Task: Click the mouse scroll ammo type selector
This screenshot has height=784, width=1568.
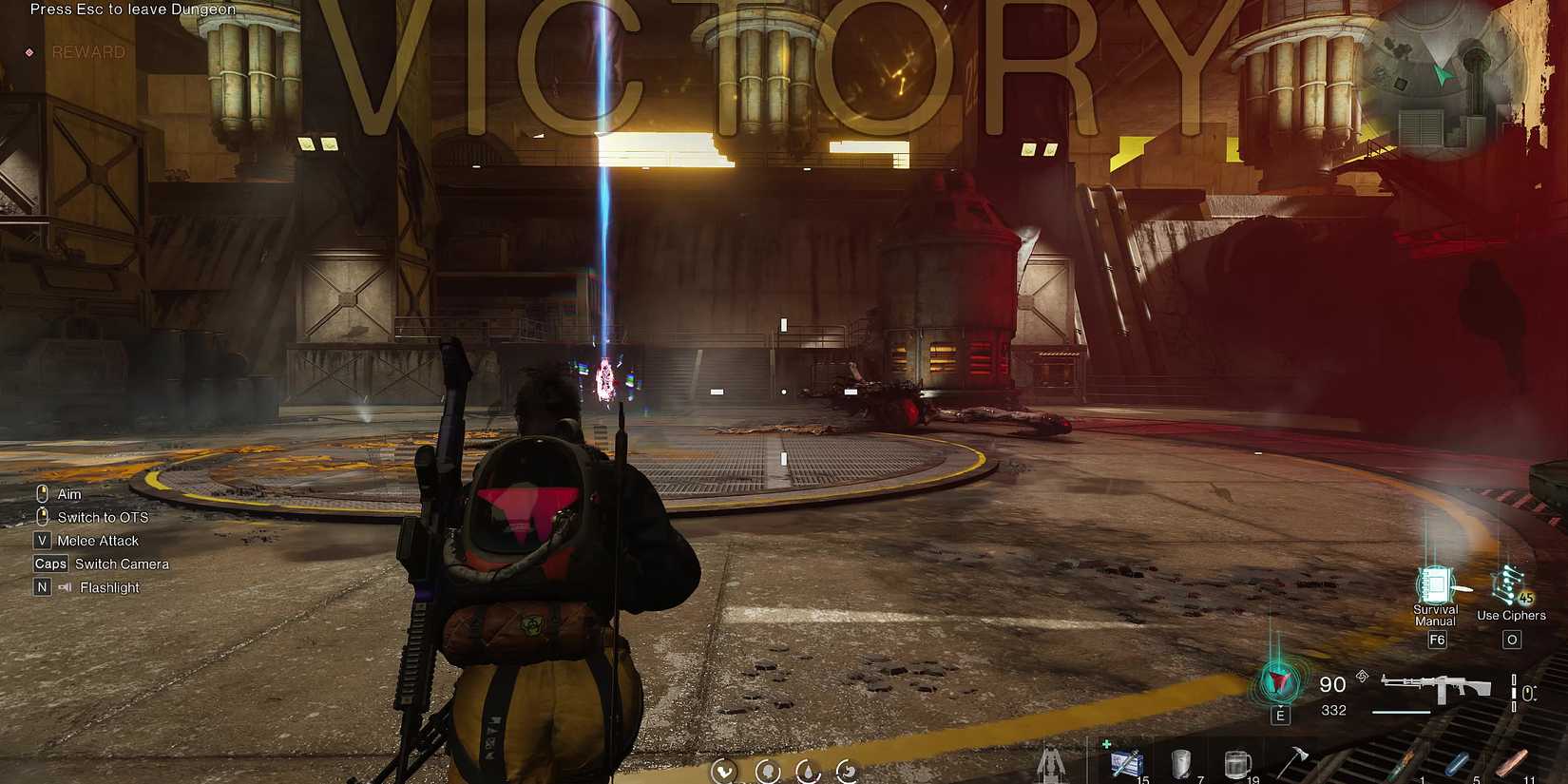Action: (x=1525, y=691)
